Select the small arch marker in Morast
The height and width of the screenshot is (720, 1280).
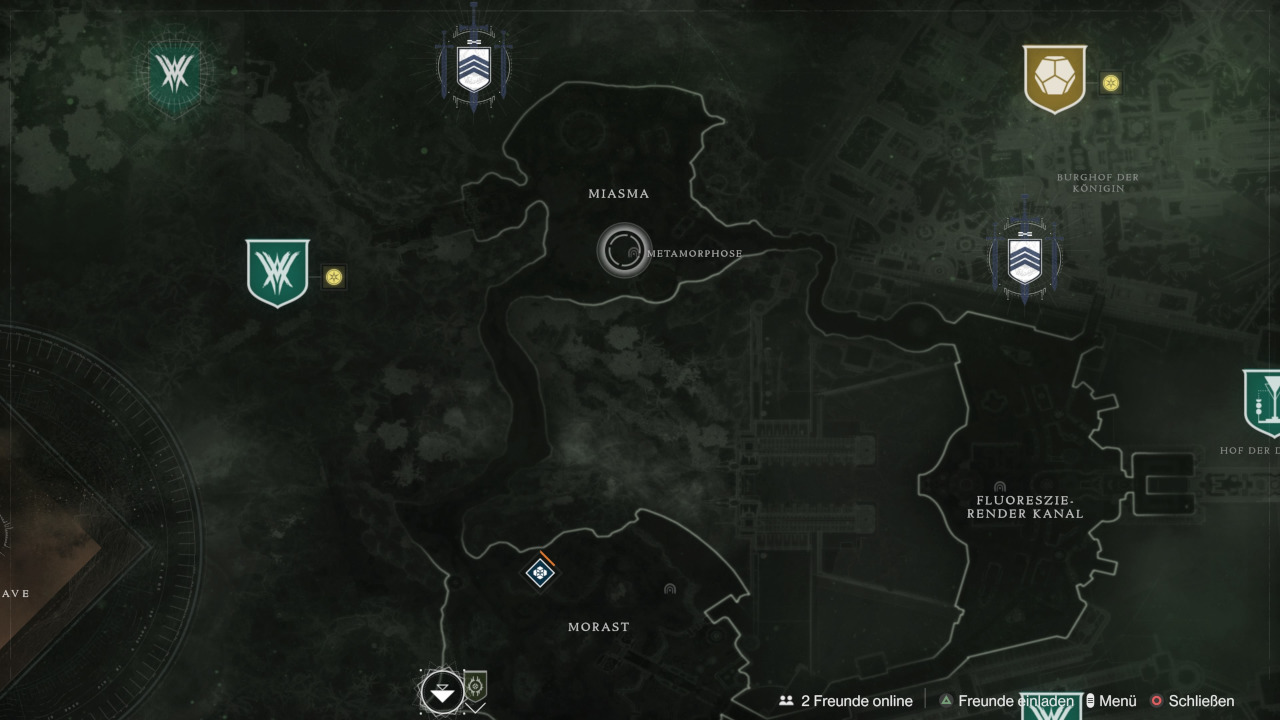click(670, 589)
